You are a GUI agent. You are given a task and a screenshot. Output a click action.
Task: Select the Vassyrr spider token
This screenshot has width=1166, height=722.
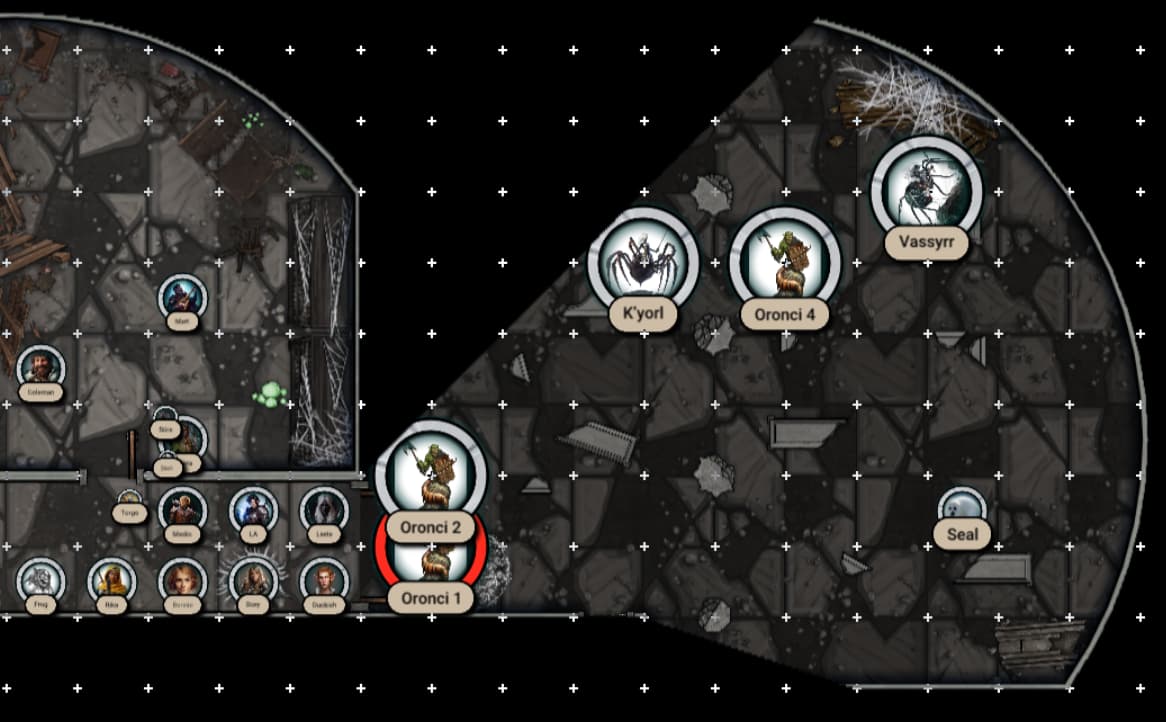pos(926,190)
